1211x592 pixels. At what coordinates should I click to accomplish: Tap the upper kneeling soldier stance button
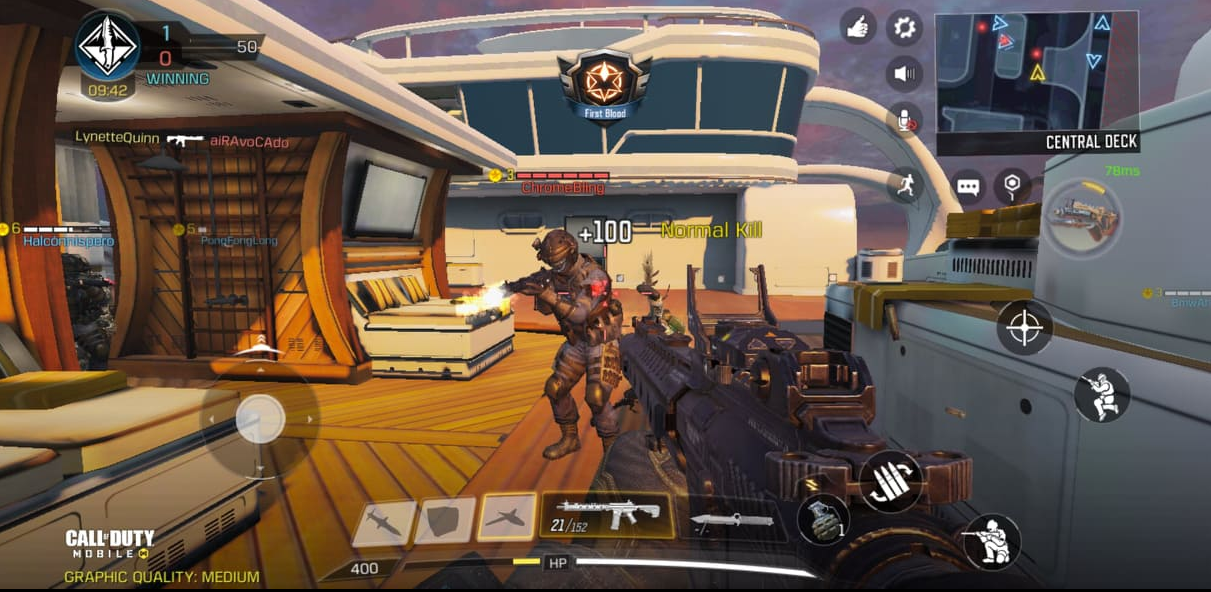[1102, 395]
